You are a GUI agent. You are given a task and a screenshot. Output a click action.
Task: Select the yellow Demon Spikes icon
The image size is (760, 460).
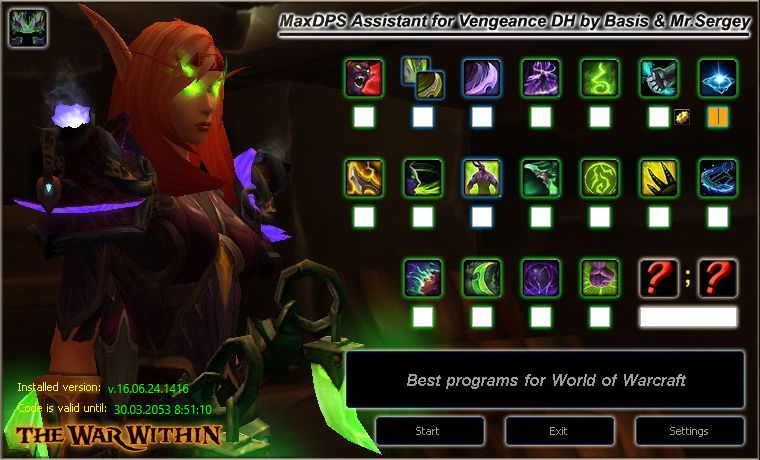pyautogui.click(x=659, y=177)
